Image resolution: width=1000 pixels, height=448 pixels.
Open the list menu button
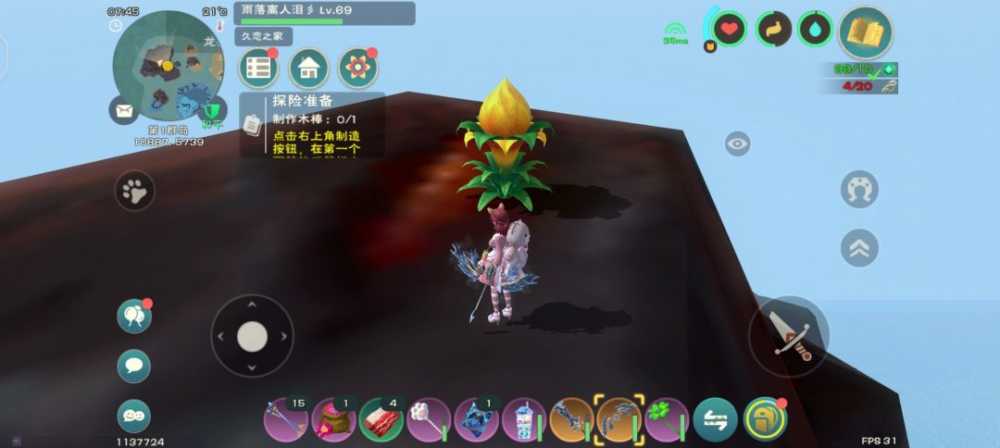click(259, 68)
